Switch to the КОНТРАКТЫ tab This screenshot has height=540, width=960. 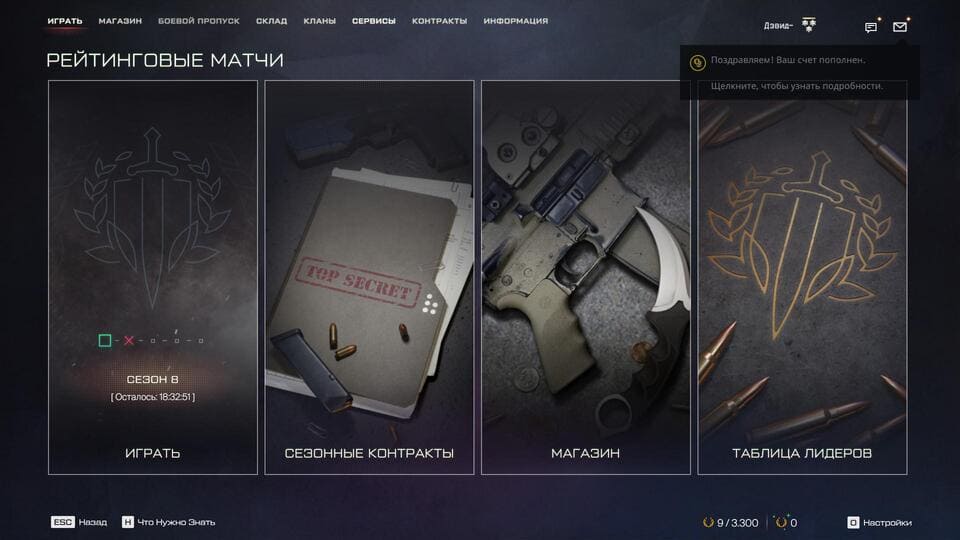439,21
